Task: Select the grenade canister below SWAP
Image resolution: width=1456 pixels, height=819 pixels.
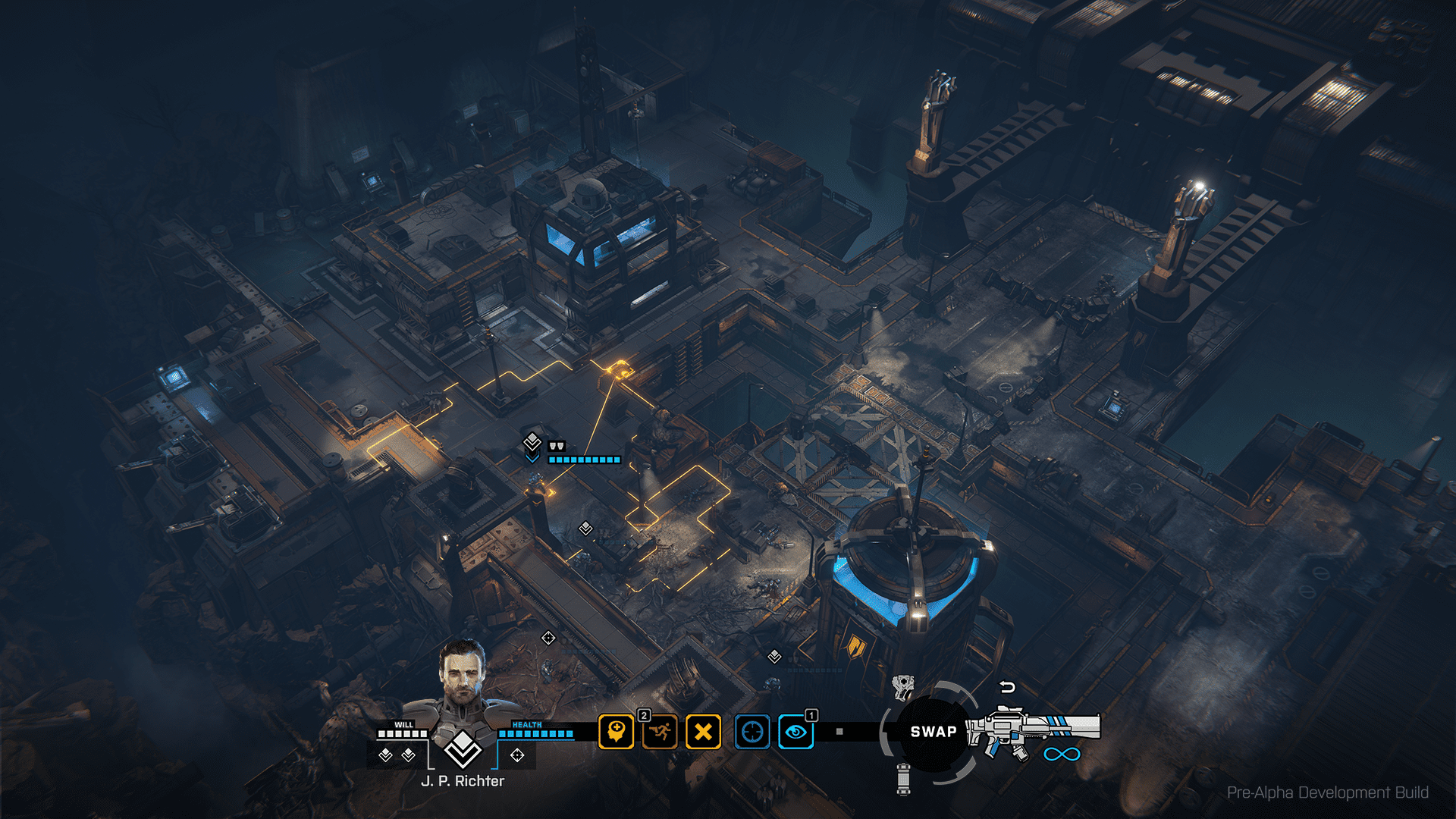Action: coord(903,779)
